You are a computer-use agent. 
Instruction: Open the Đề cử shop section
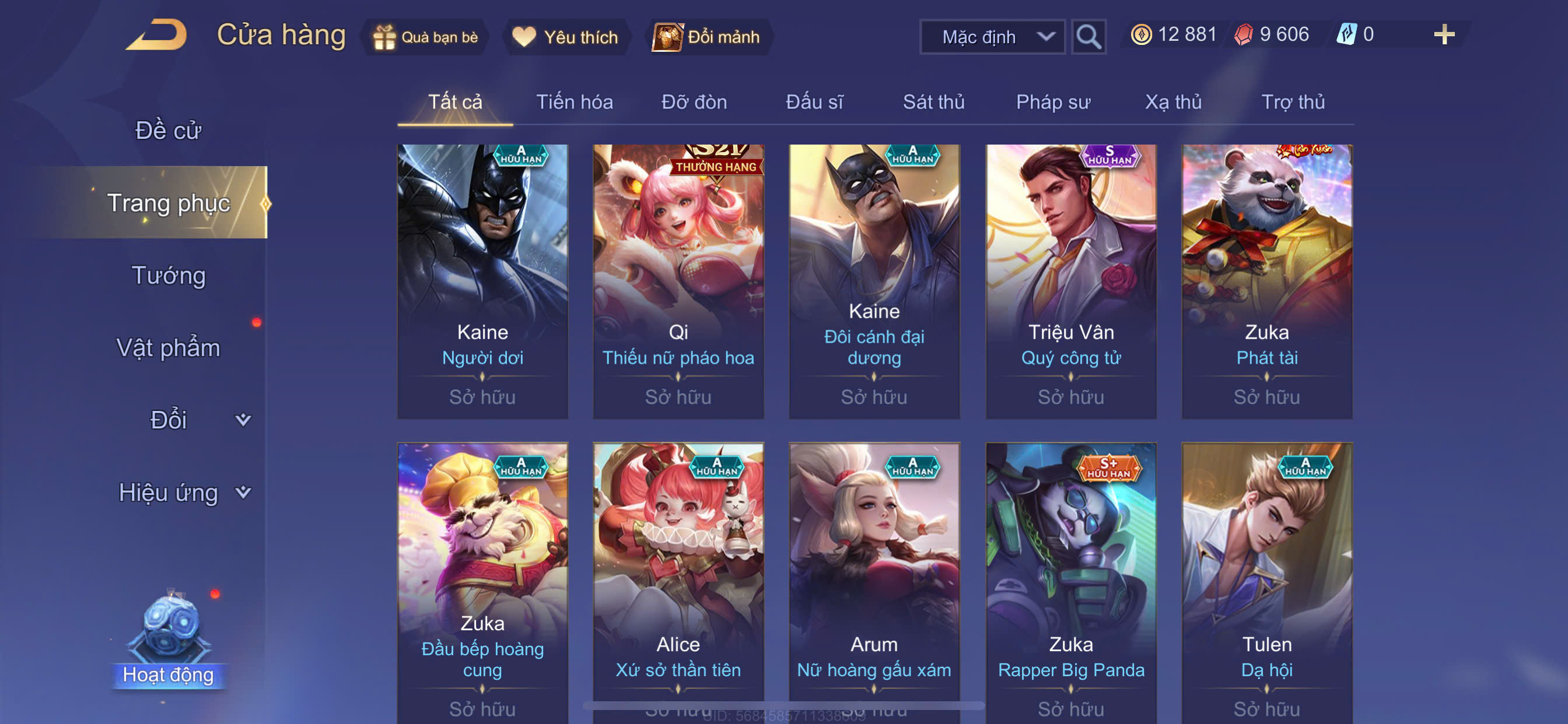click(x=167, y=130)
